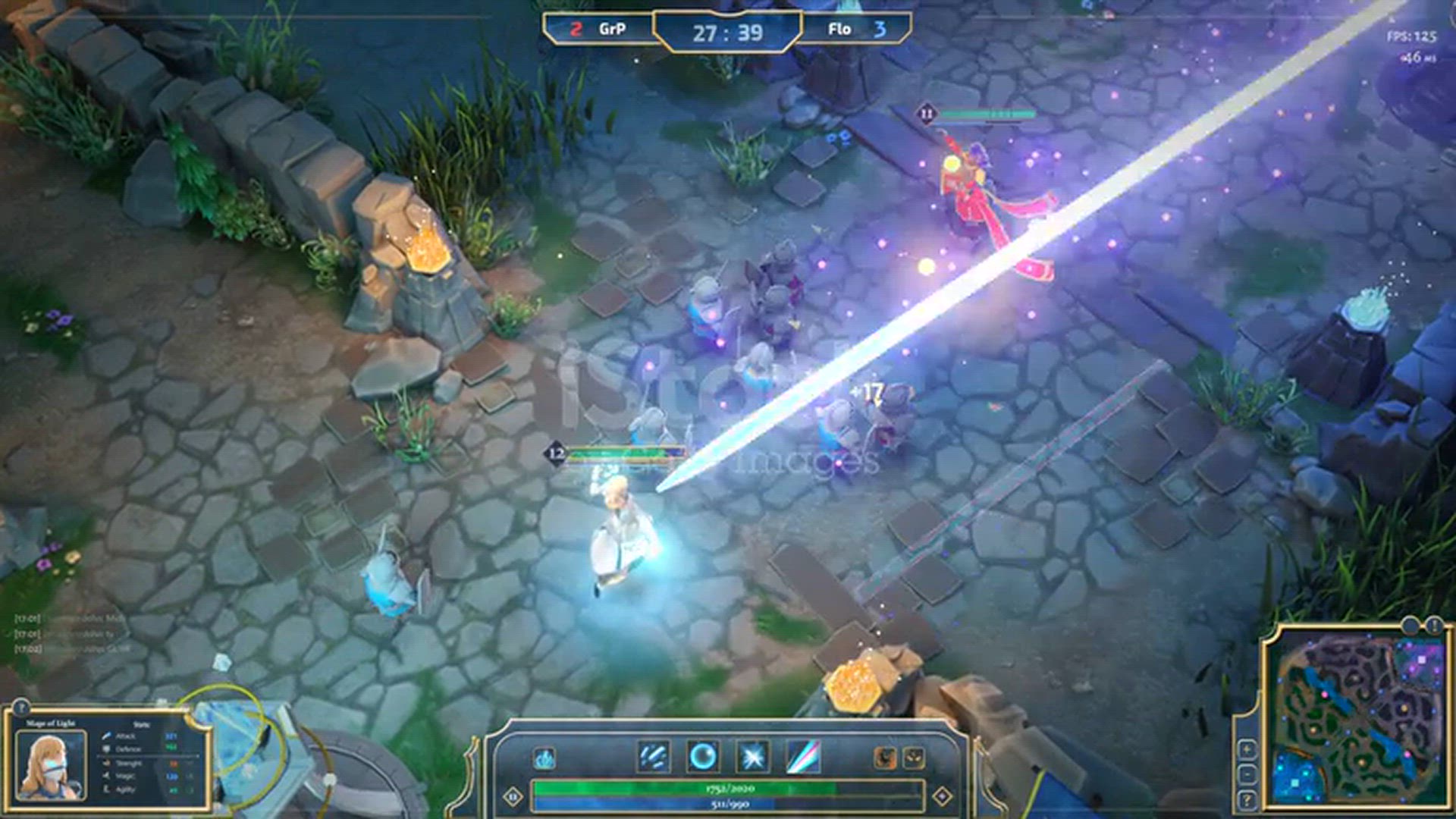1456x819 pixels.
Task: Fire the rainbow light beam ability
Action: pyautogui.click(x=803, y=758)
